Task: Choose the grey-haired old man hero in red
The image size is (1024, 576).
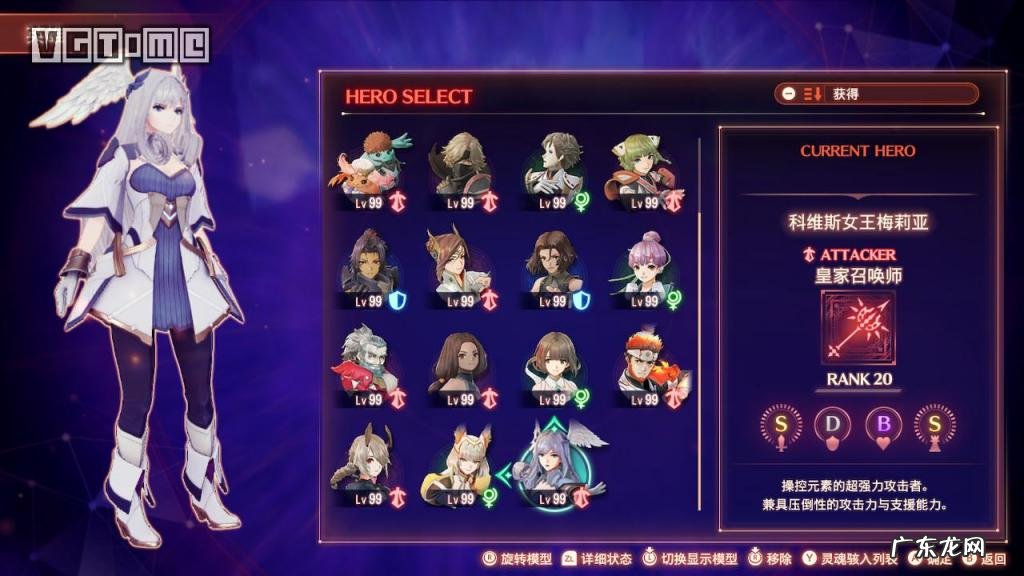Action: click(x=372, y=364)
